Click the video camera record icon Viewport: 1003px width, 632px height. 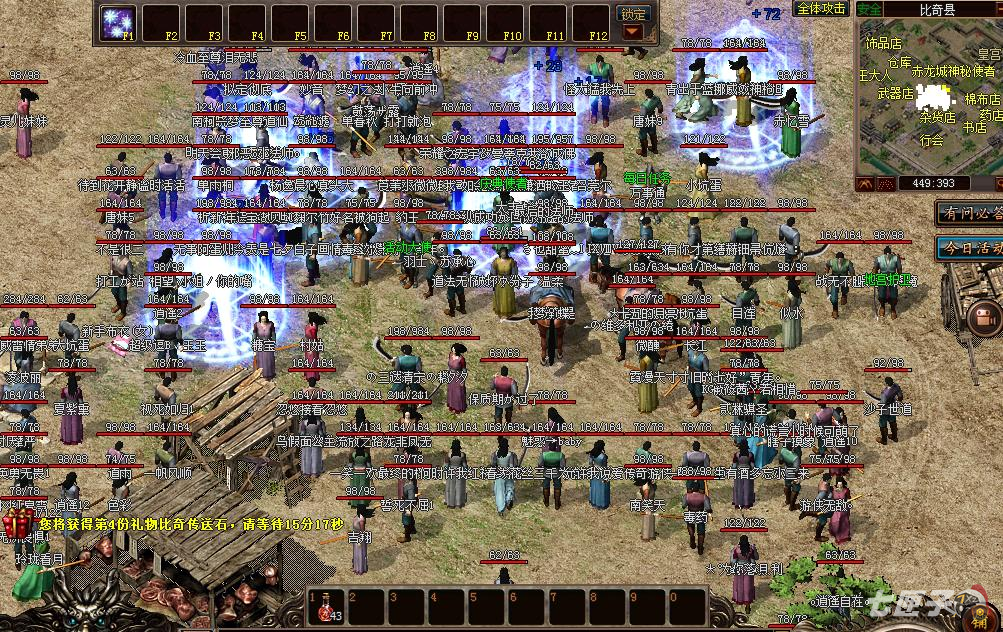pyautogui.click(x=982, y=318)
